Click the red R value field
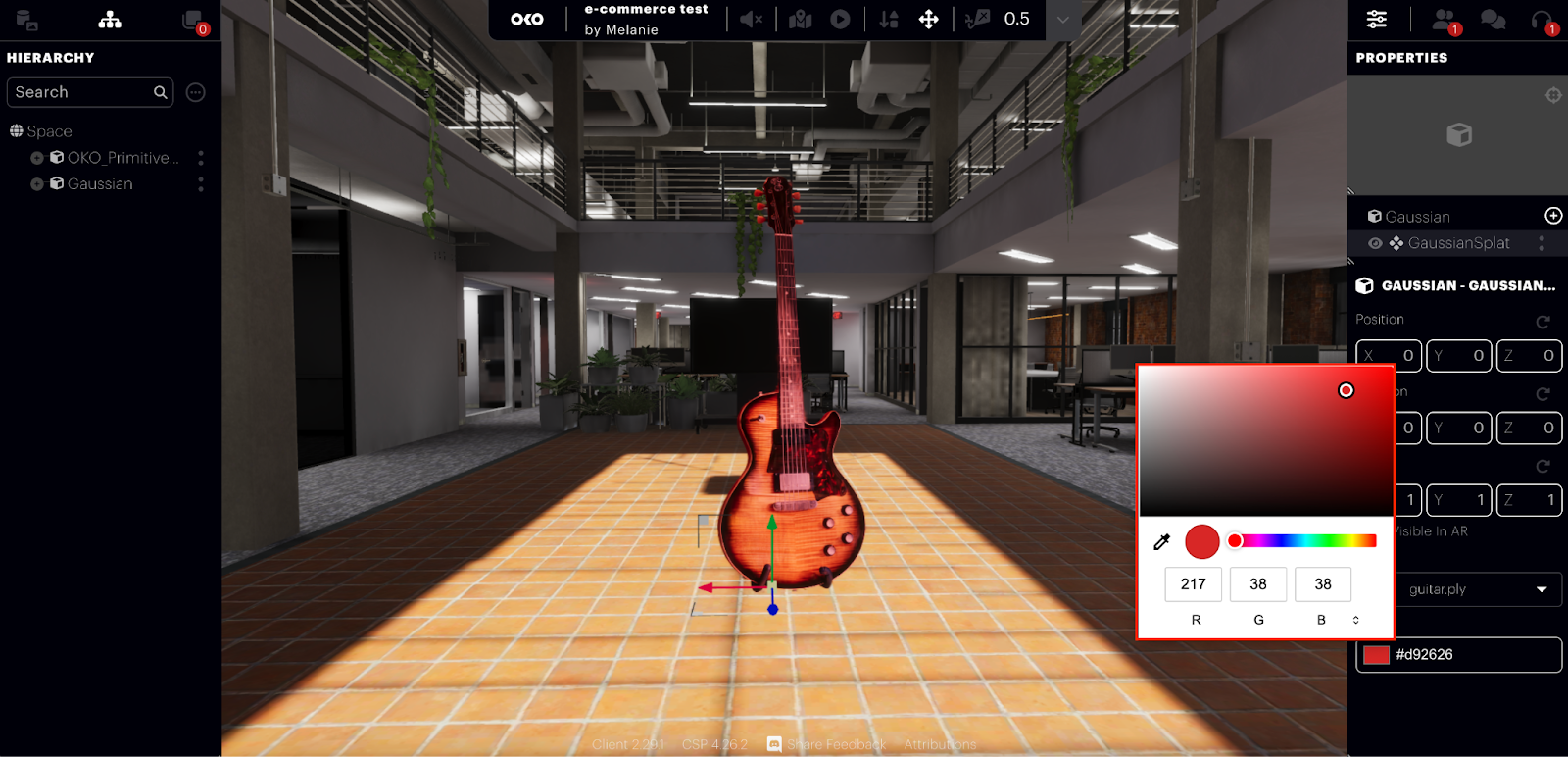The width and height of the screenshot is (1568, 757). pos(1194,584)
